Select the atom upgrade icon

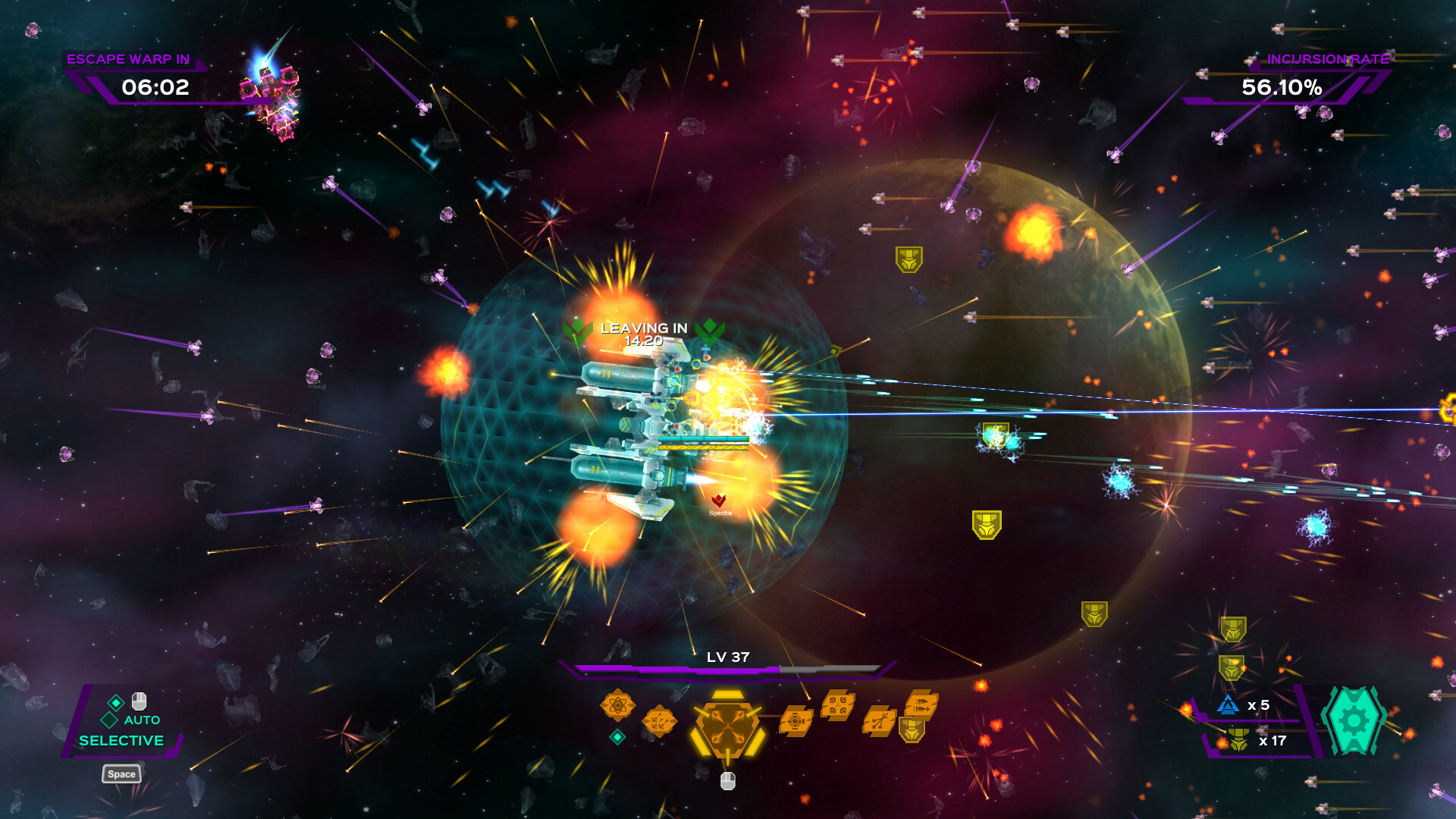[x=617, y=704]
